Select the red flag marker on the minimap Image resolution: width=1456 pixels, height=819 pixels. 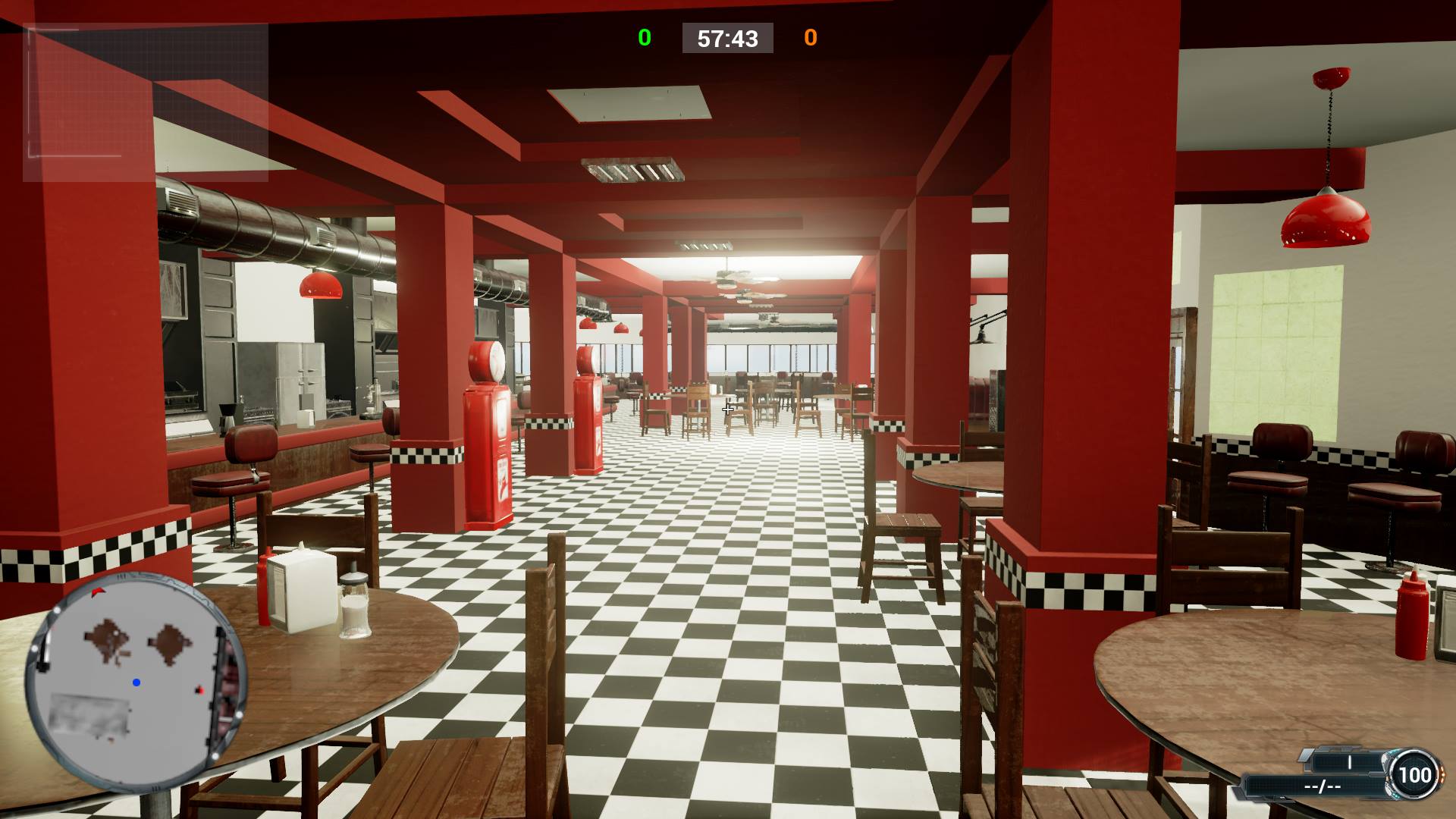[x=98, y=591]
